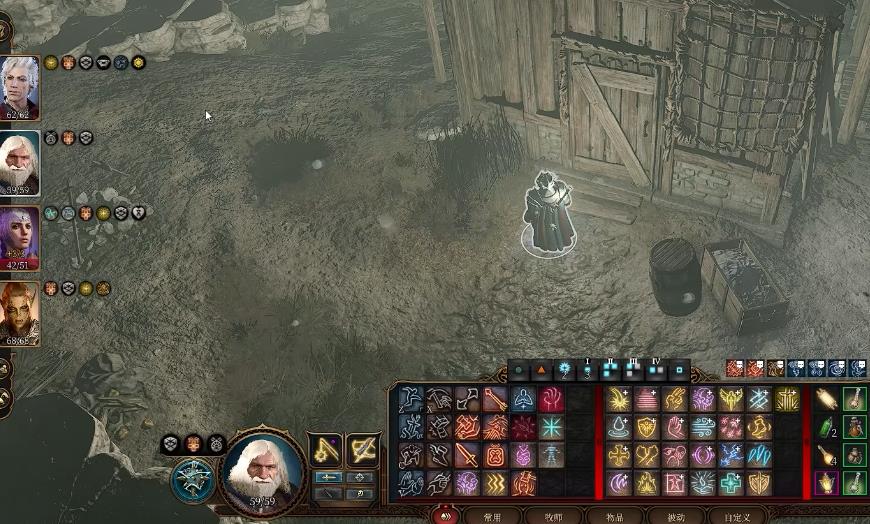The width and height of the screenshot is (870, 524).
Task: Select the red-skinned horned companion portrait
Action: pyautogui.click(x=19, y=312)
